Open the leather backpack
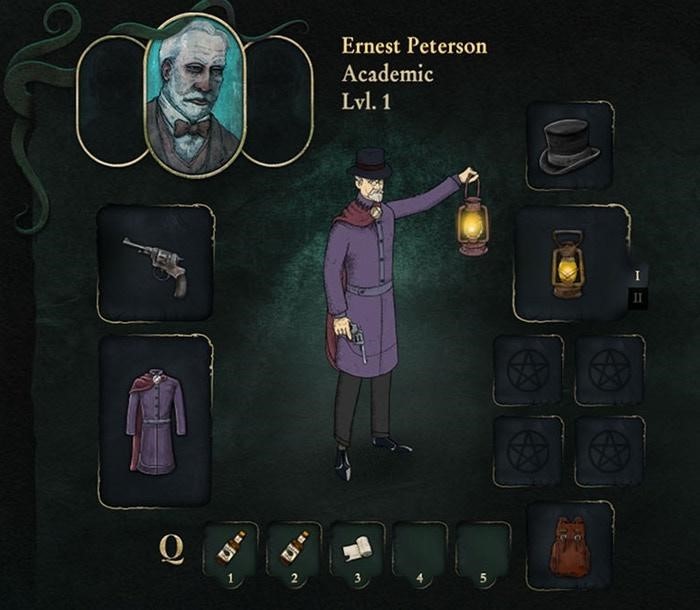This screenshot has width=700, height=610. (x=569, y=545)
